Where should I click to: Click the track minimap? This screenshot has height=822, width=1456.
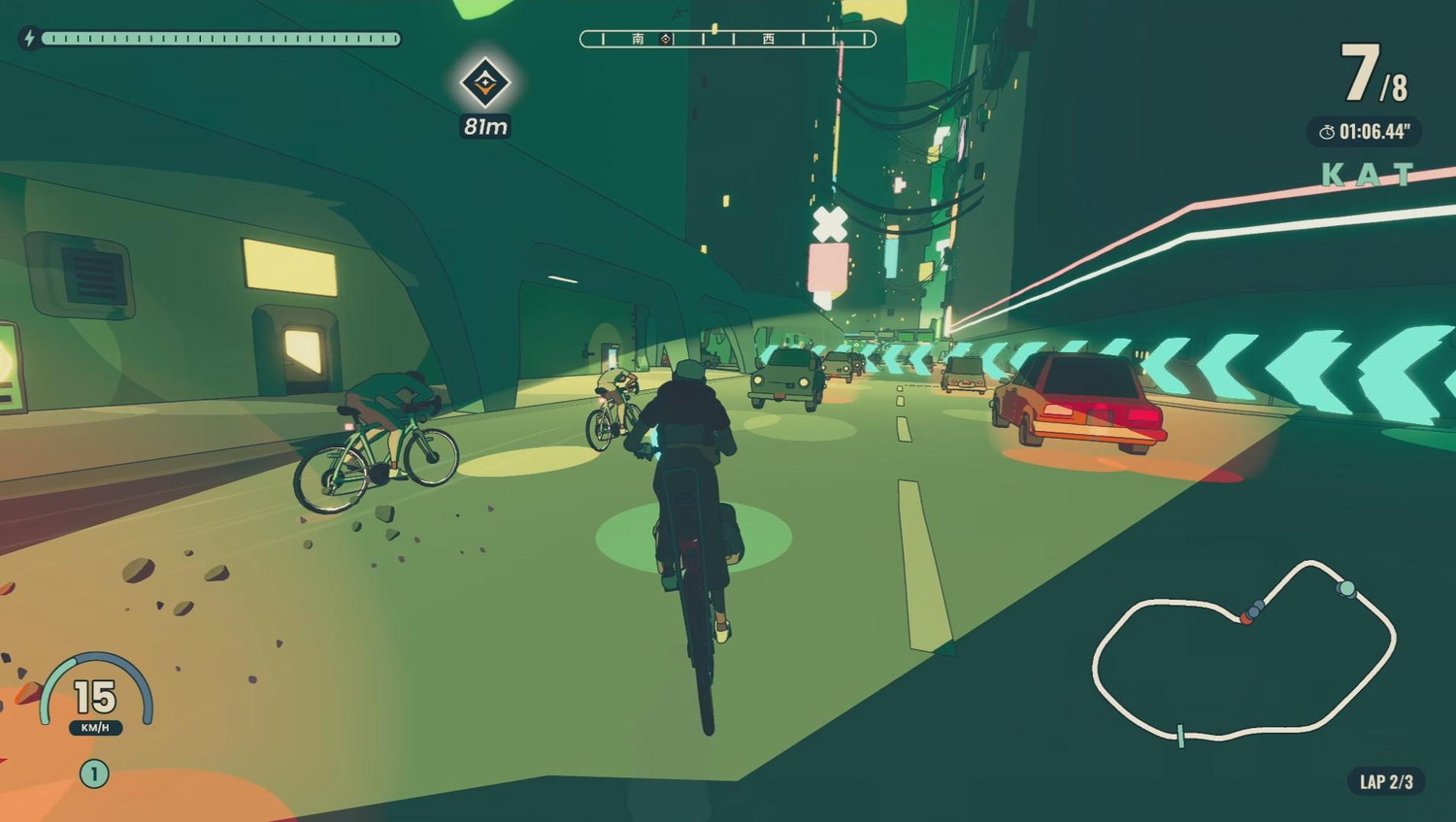click(1244, 652)
